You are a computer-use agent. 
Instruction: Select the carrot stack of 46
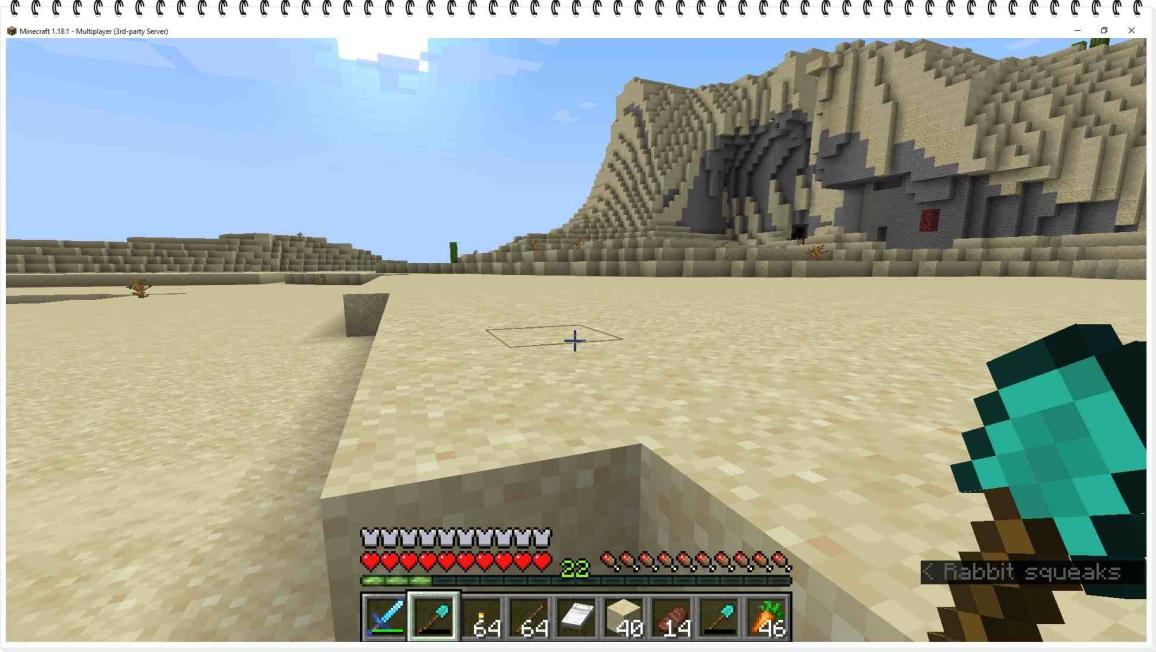pyautogui.click(x=767, y=617)
